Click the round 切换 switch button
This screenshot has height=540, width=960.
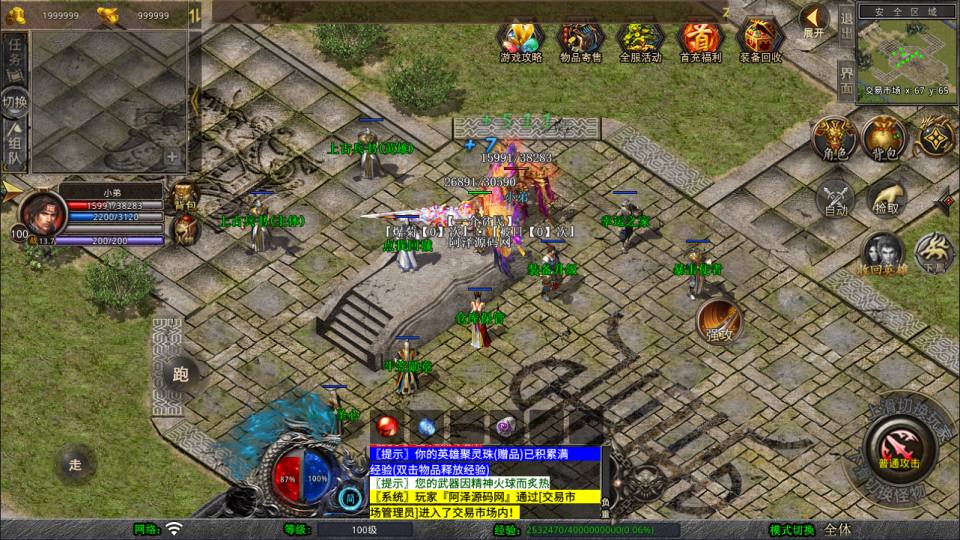coord(16,101)
